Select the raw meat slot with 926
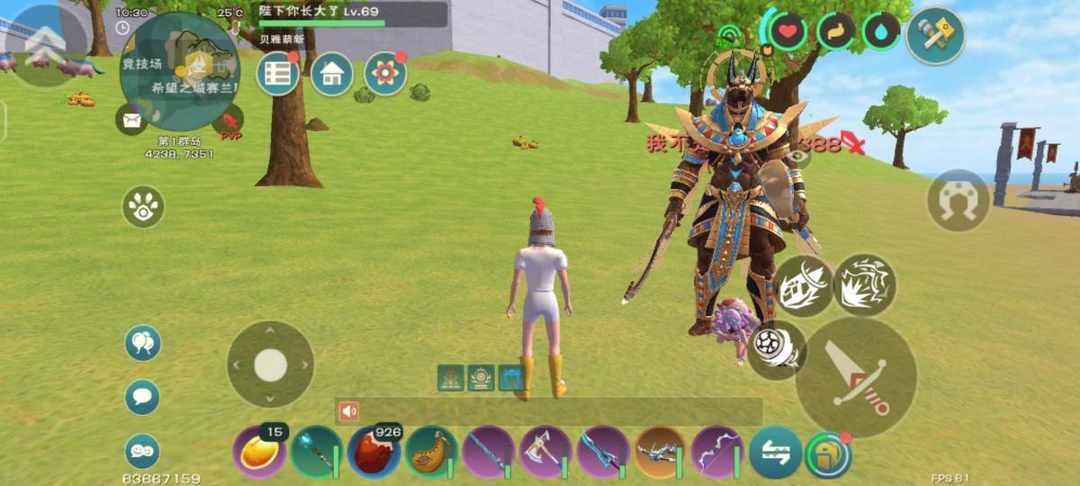Viewport: 1080px width, 486px height. click(374, 452)
